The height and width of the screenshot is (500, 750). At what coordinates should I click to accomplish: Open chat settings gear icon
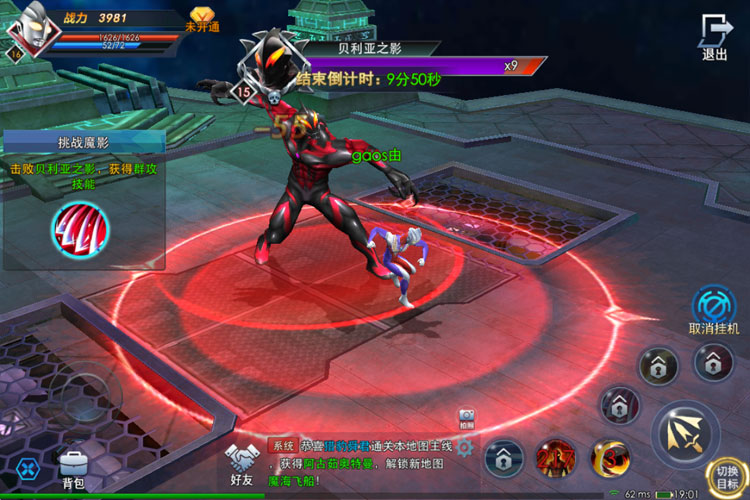point(464,448)
